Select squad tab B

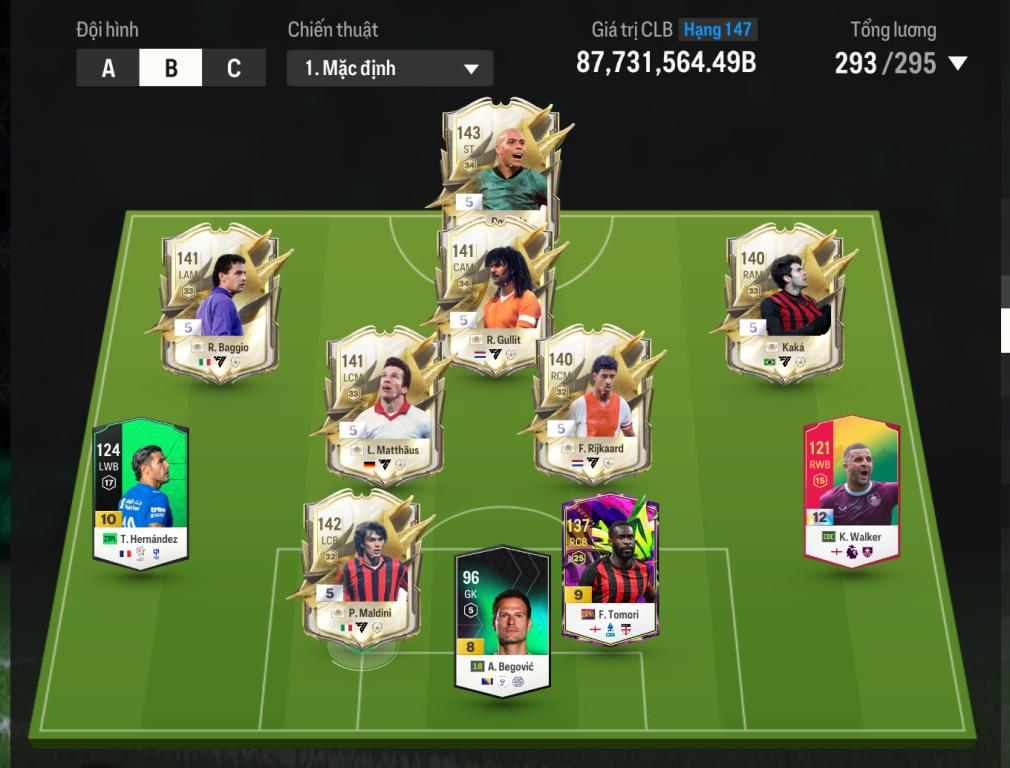coord(171,68)
